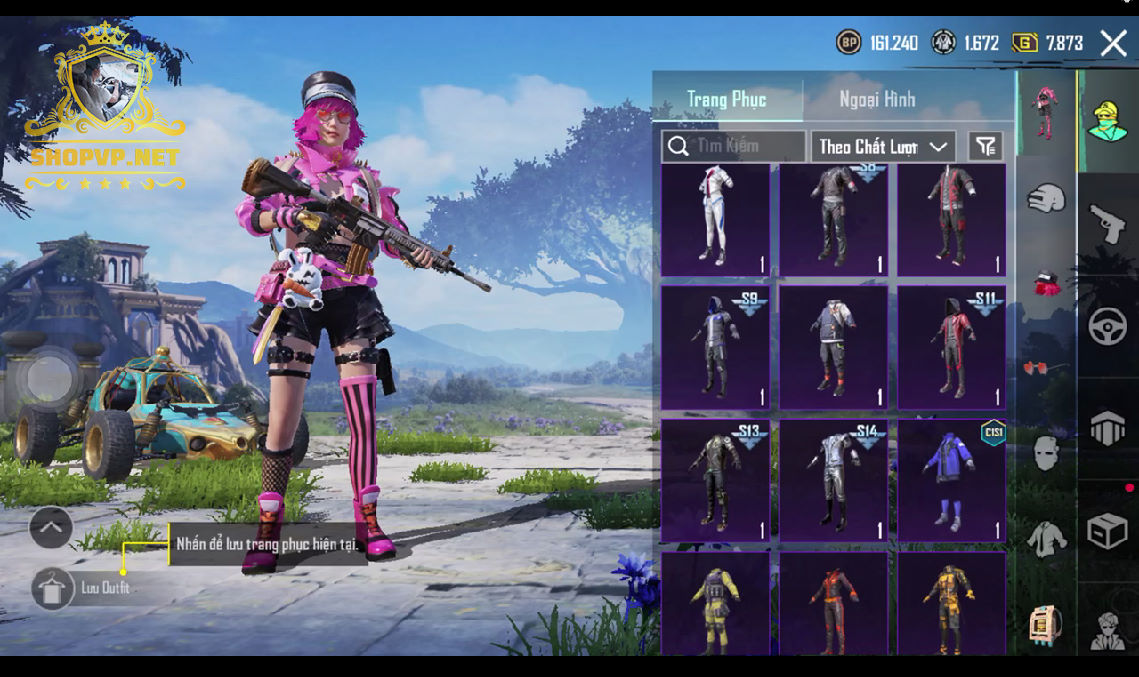The width and height of the screenshot is (1139, 677).
Task: Pick the S11 red hooded outfit
Action: [x=951, y=347]
